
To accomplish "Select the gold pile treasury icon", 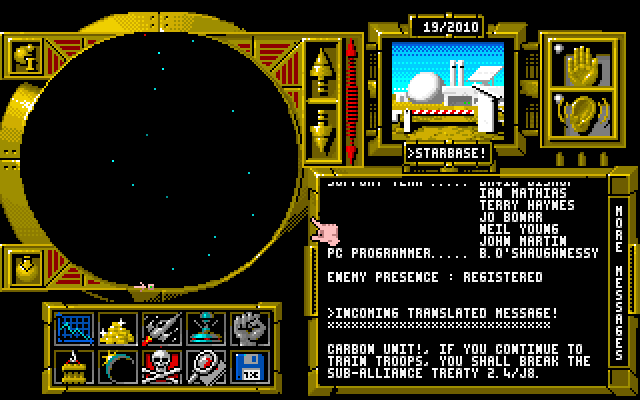I will click(118, 327).
